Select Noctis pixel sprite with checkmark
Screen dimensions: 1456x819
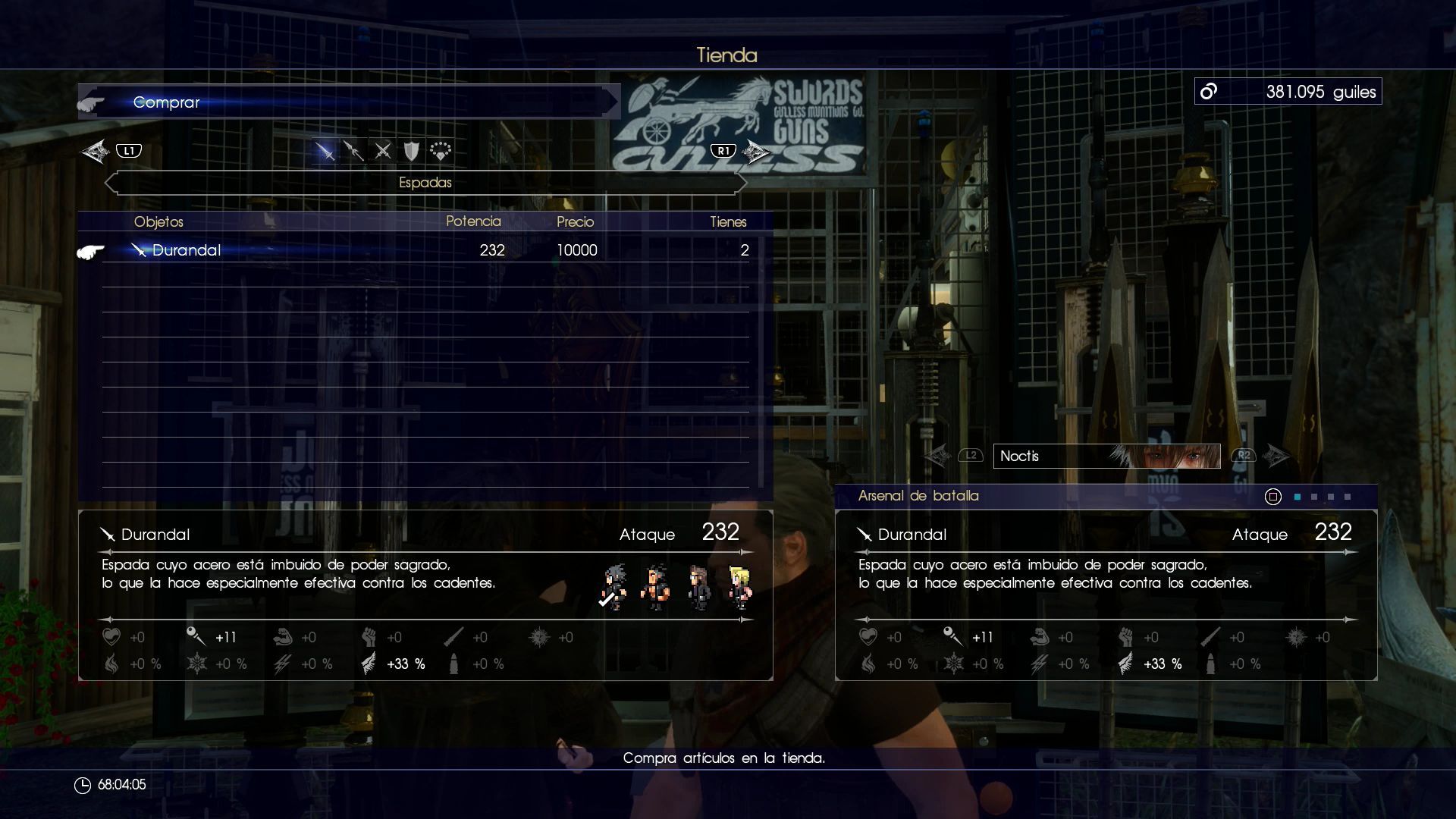(613, 587)
